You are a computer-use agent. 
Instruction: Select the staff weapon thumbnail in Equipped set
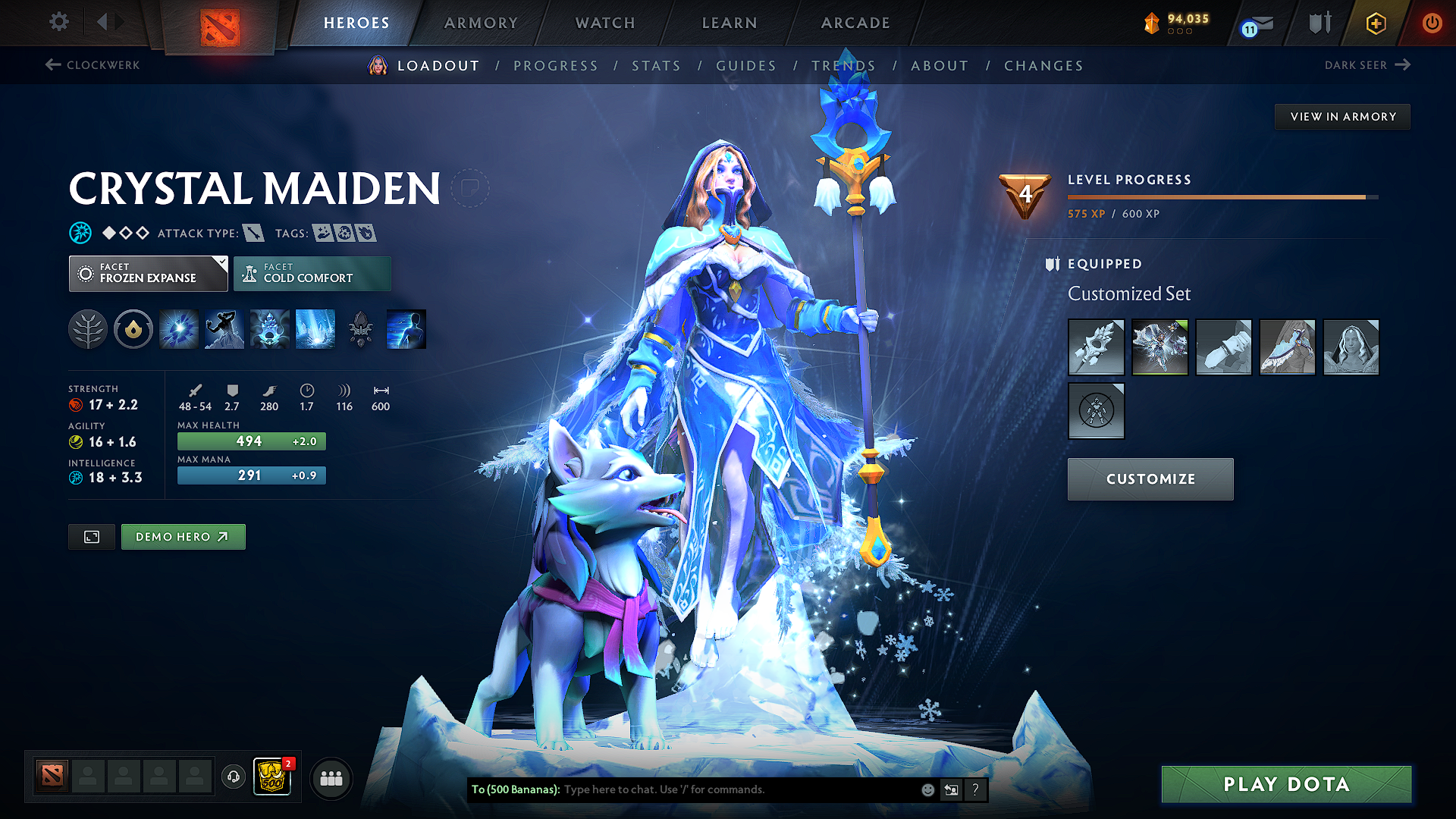1096,347
